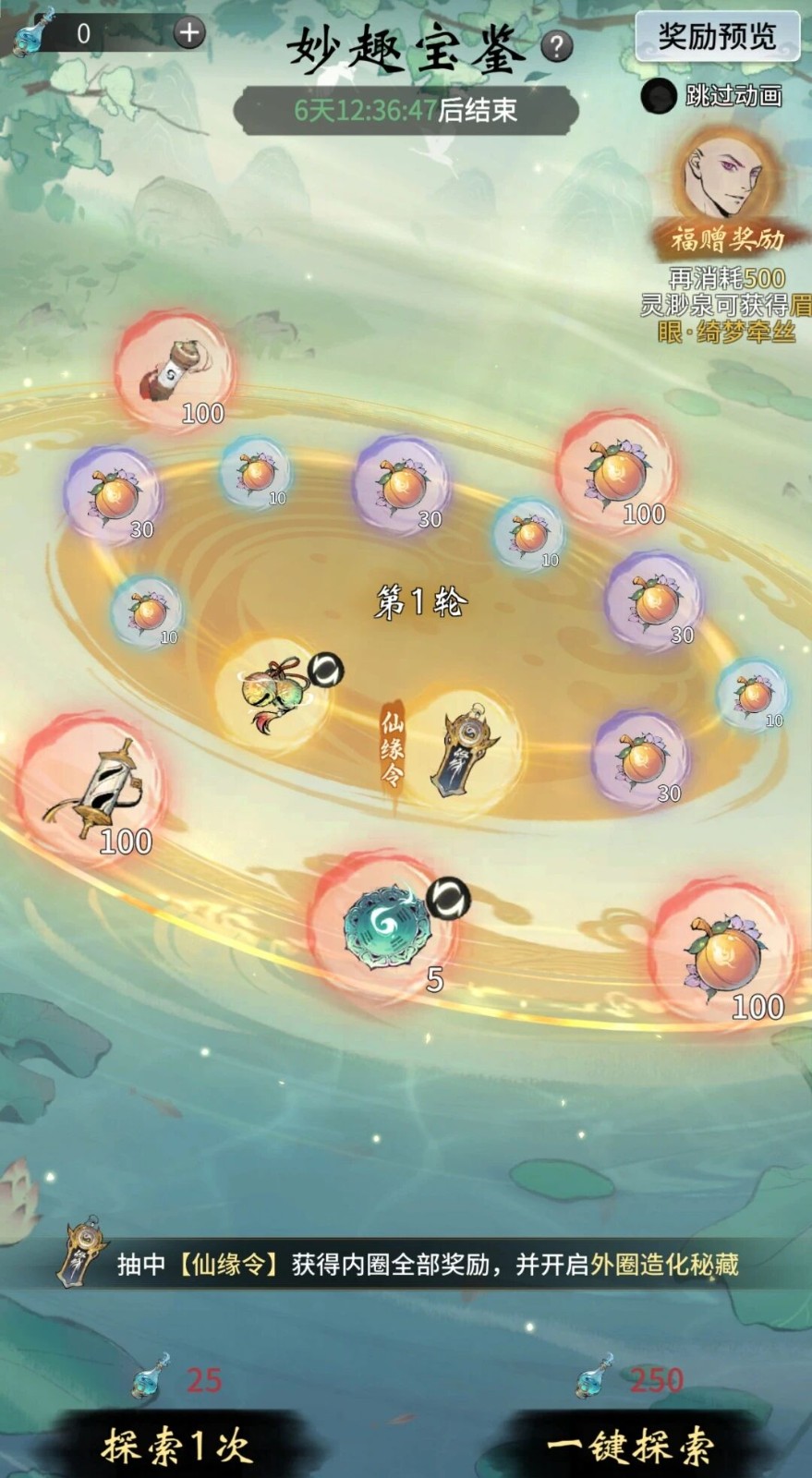Screen dimensions: 812x1478
Task: Start 一键探索 one-key explore
Action: [x=630, y=1444]
